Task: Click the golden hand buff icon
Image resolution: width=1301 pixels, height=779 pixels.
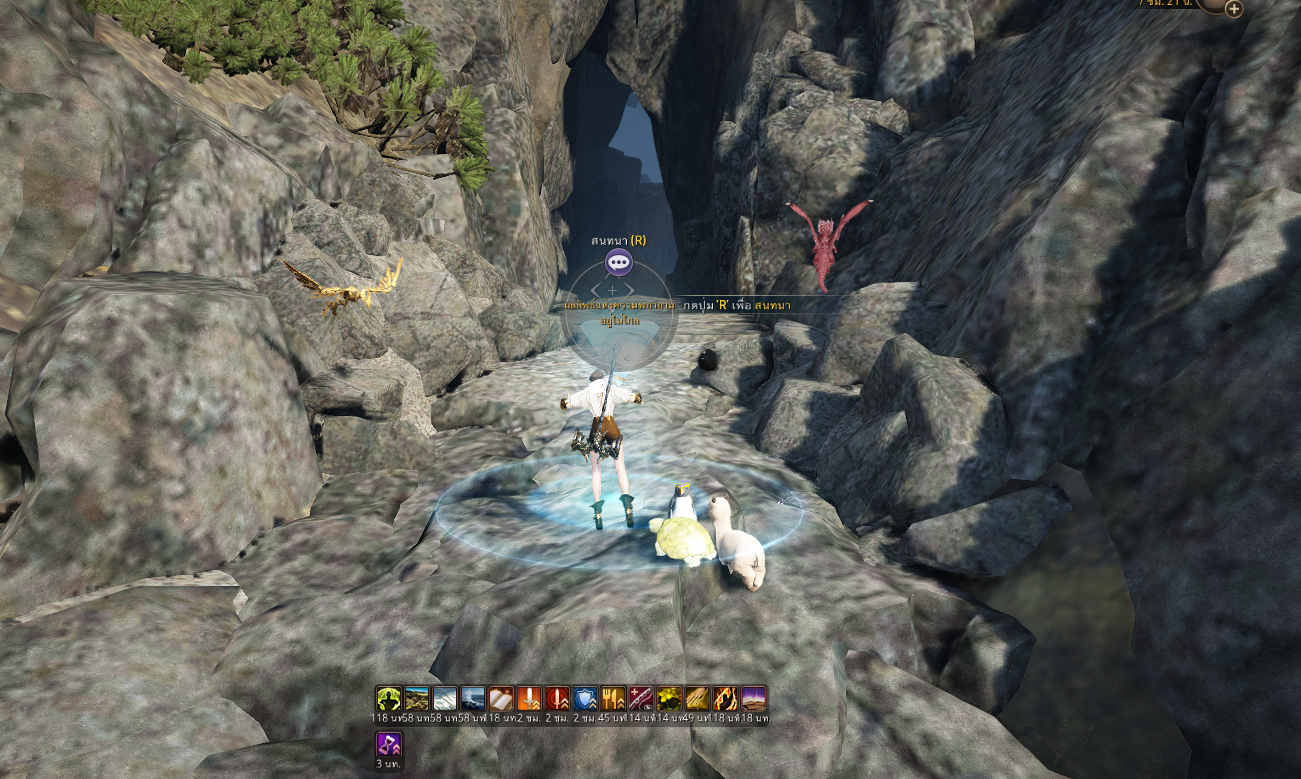Action: (x=697, y=698)
